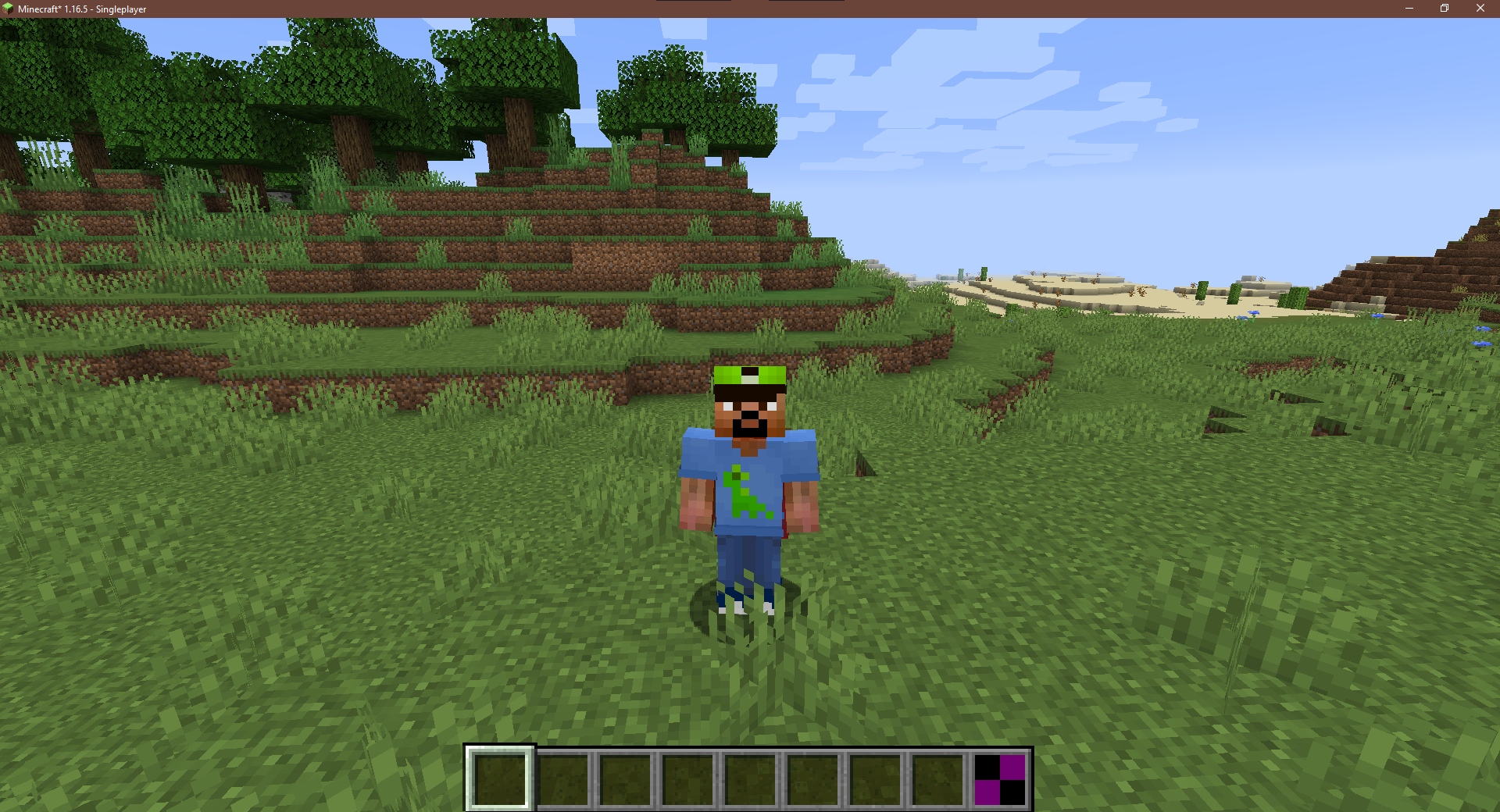Select the missing-texture item in the last hotbar slot

[1001, 778]
